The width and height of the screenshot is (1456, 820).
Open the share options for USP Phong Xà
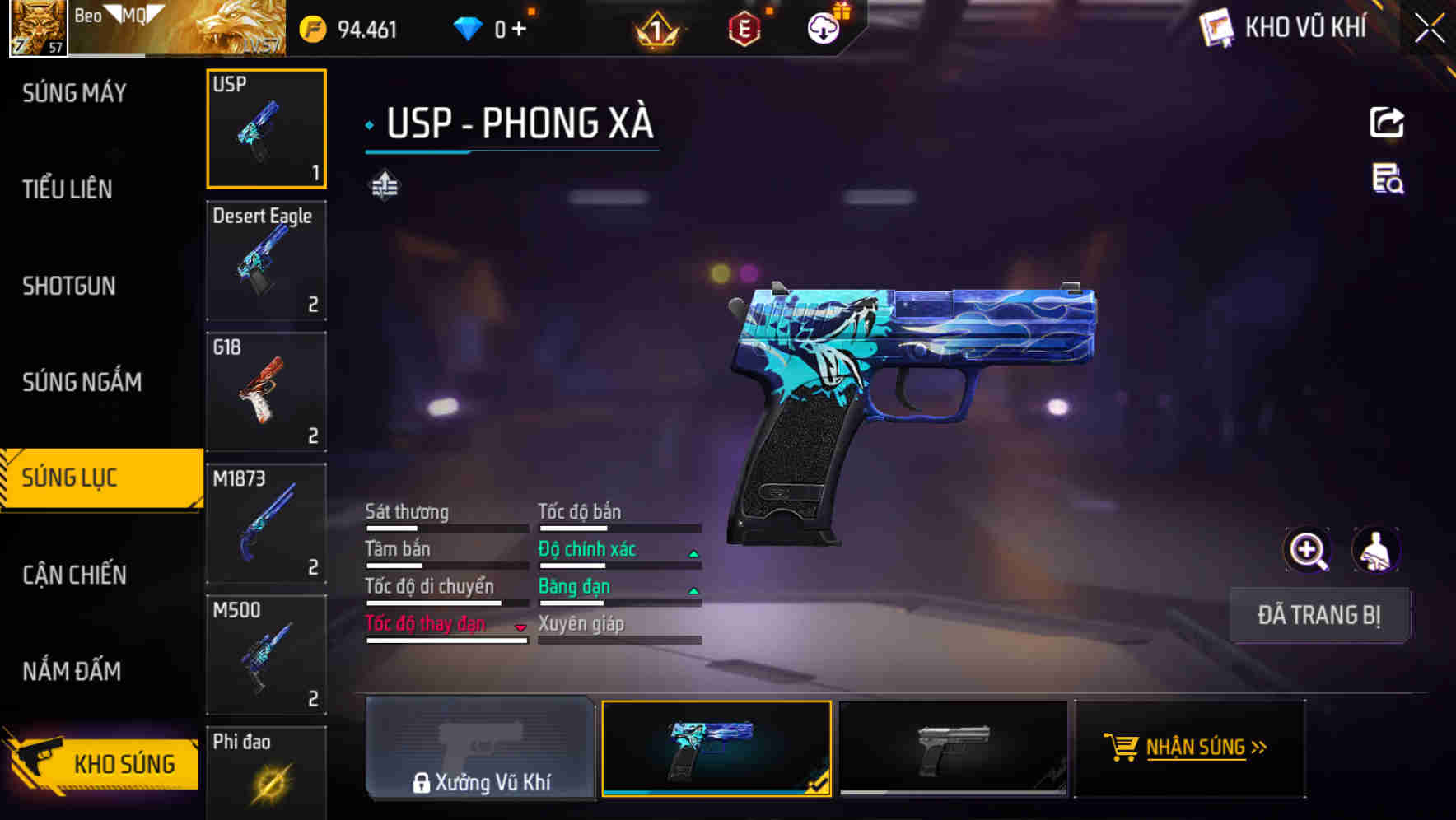[x=1388, y=122]
